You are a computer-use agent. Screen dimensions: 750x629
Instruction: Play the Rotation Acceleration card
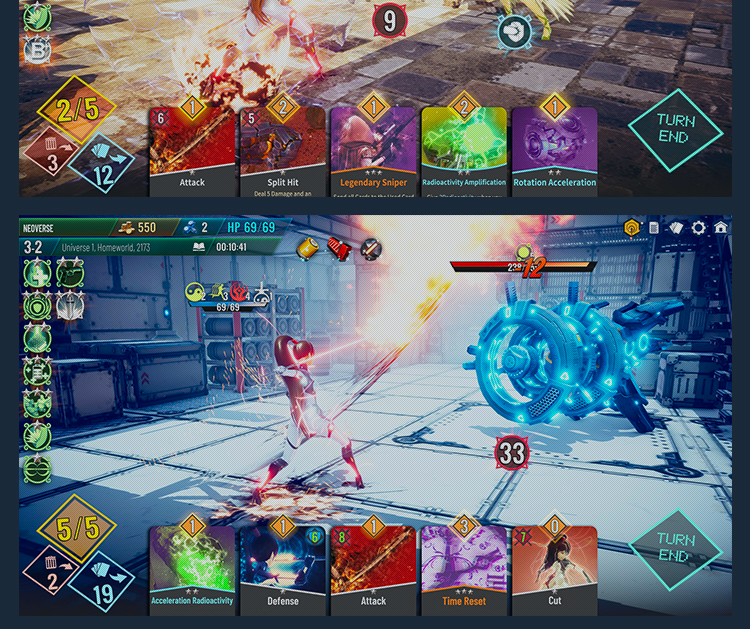pos(554,150)
